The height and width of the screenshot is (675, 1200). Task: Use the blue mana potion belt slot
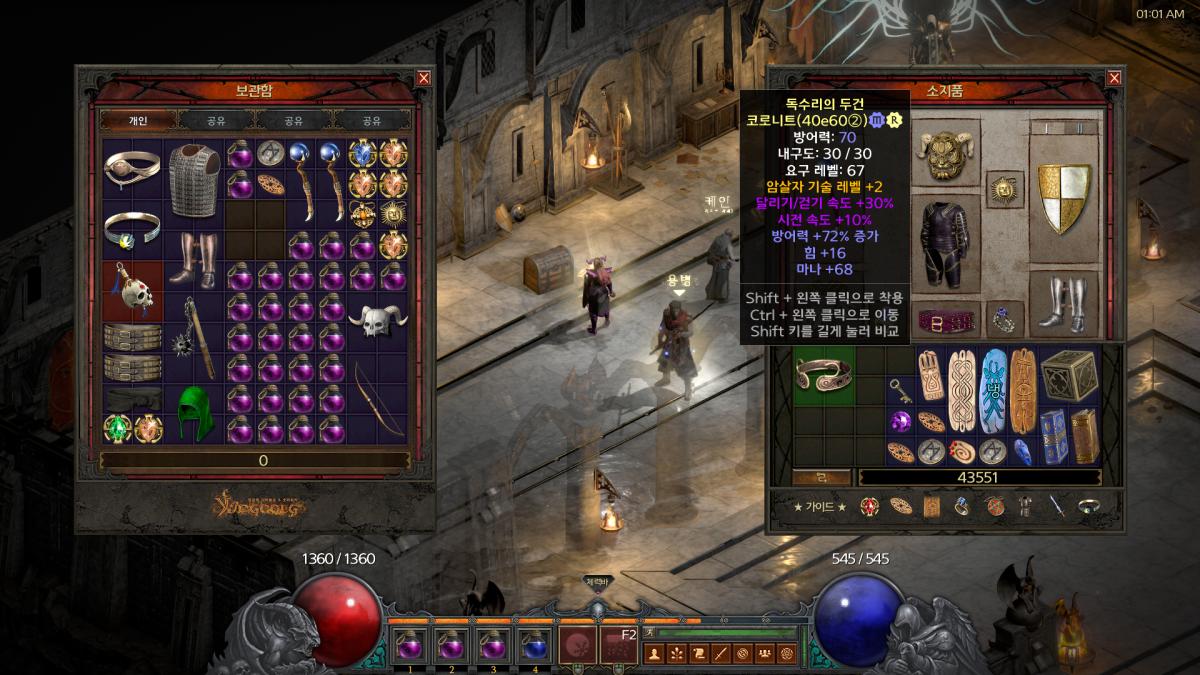pyautogui.click(x=536, y=645)
